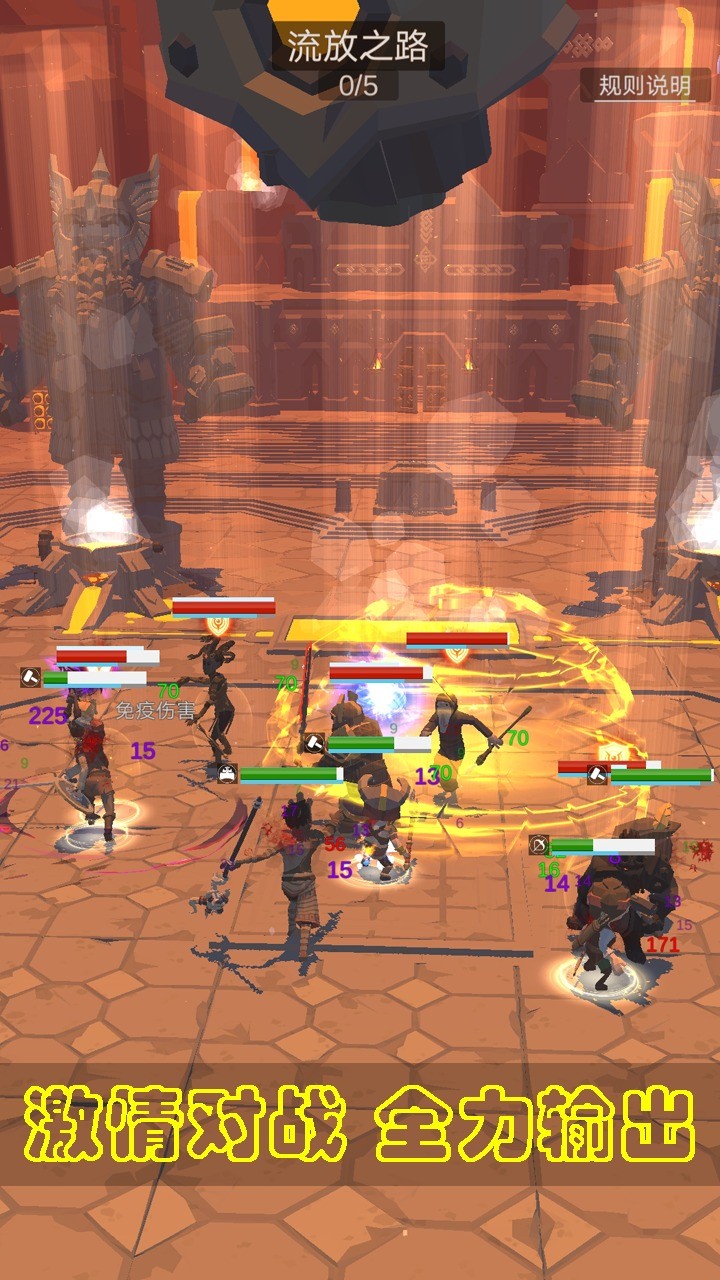Open the 规则说明 rules button
Image resolution: width=720 pixels, height=1280 pixels.
pyautogui.click(x=645, y=86)
